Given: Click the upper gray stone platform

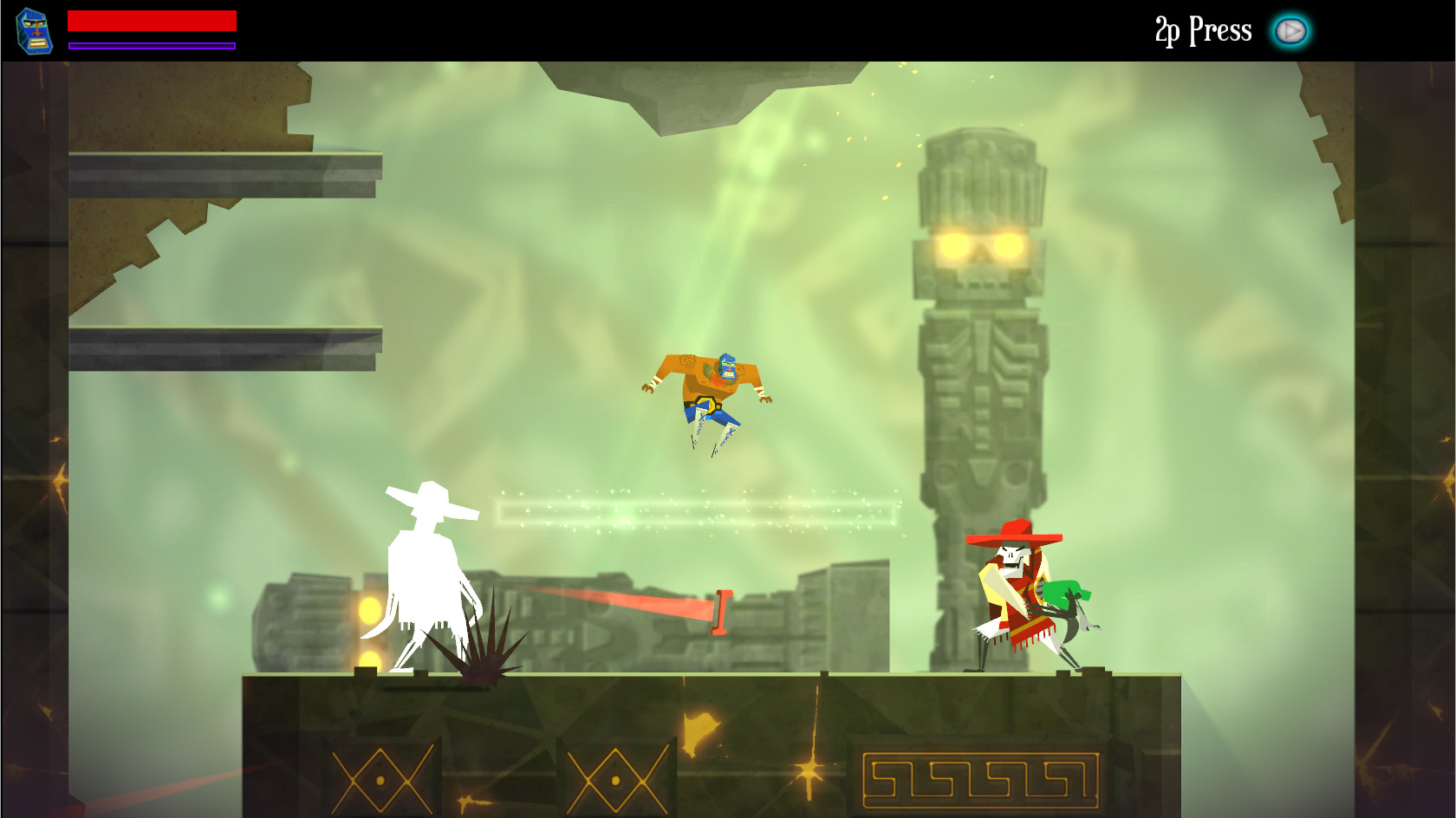Looking at the screenshot, I should pyautogui.click(x=225, y=172).
